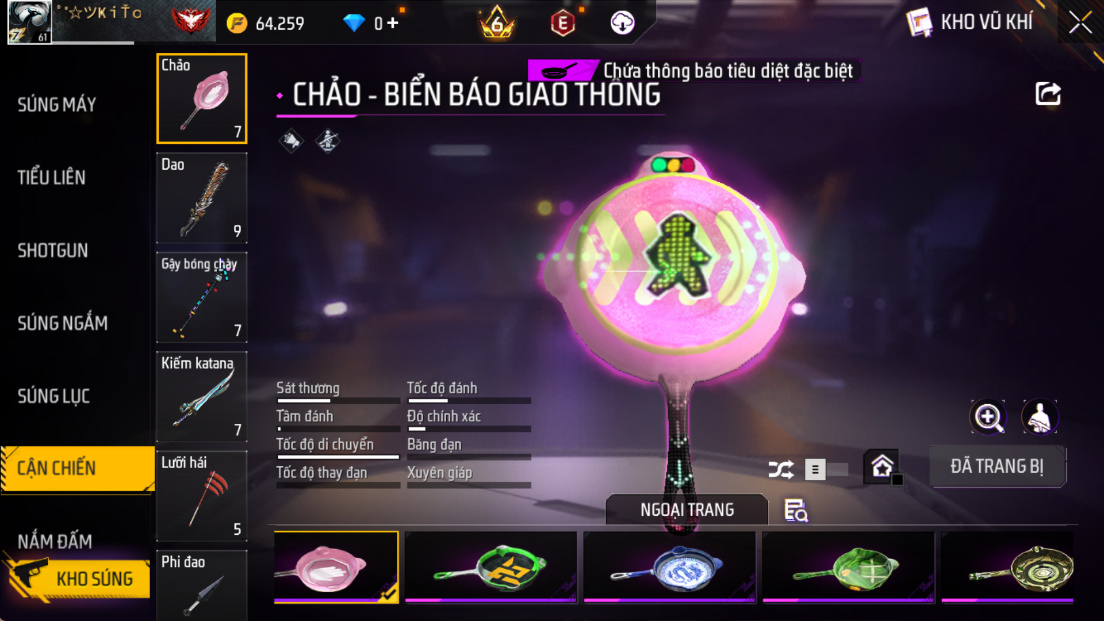The height and width of the screenshot is (621, 1104).
Task: Choose the Gậy bóng chày weapon
Action: (x=202, y=297)
